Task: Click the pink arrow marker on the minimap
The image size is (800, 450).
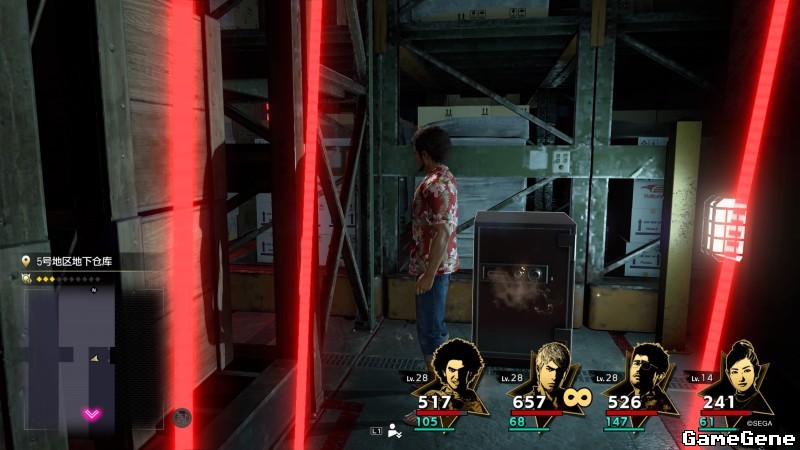Action: click(92, 413)
